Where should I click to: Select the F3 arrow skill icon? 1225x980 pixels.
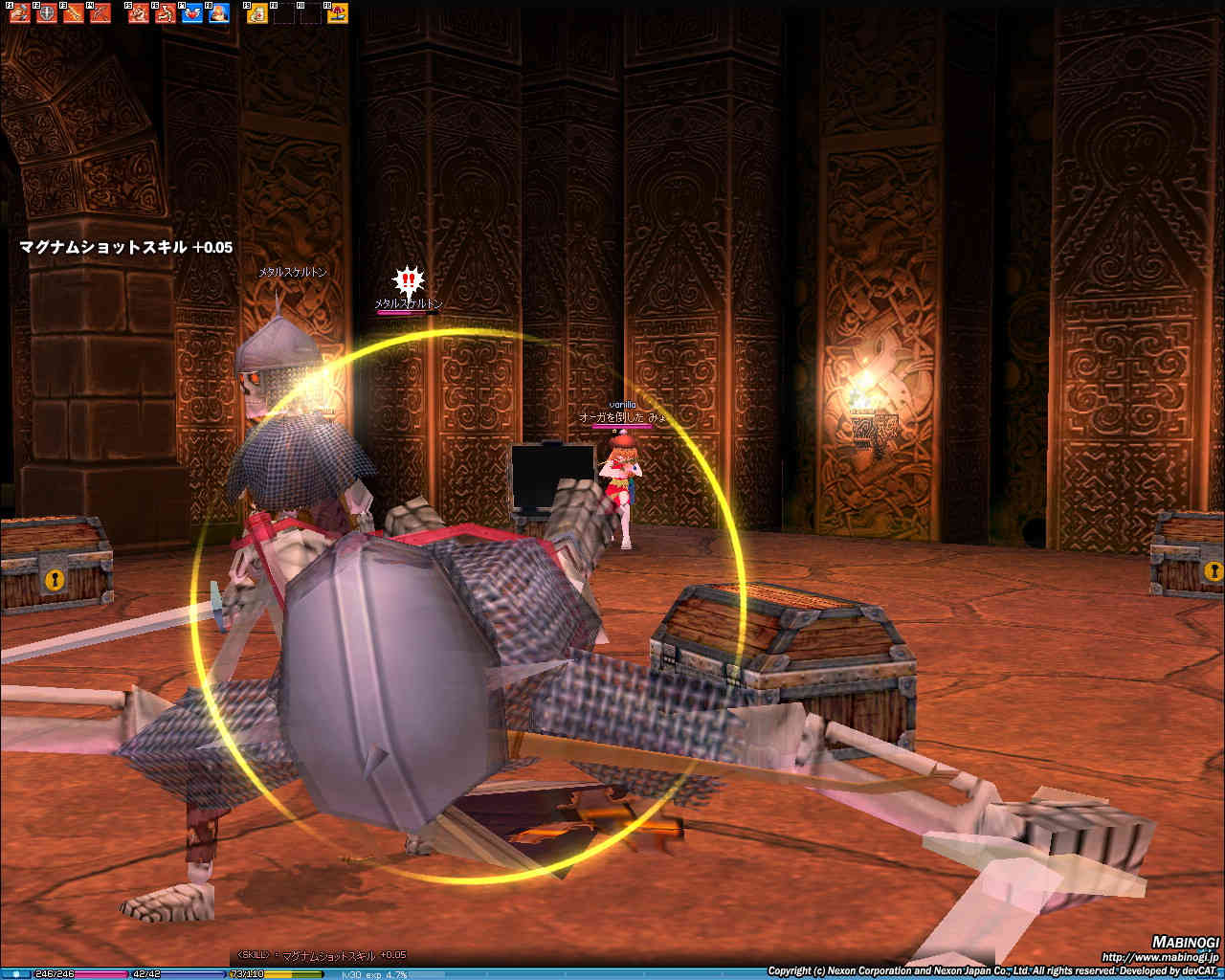click(x=73, y=13)
